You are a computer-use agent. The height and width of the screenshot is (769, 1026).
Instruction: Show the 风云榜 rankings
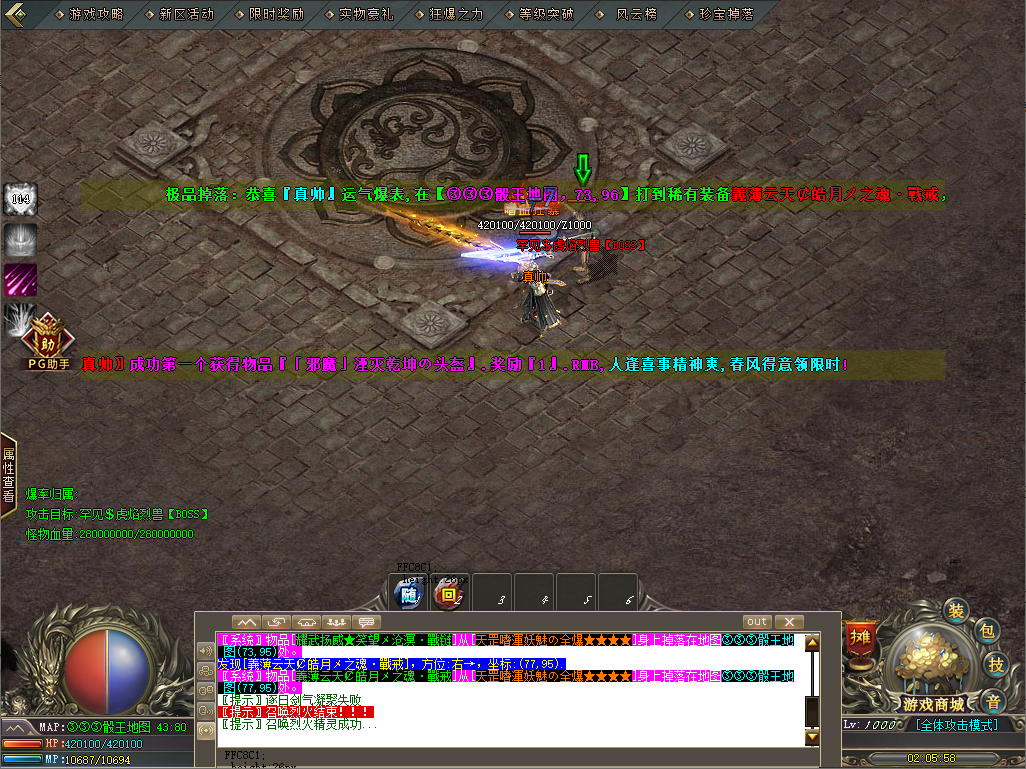click(636, 14)
